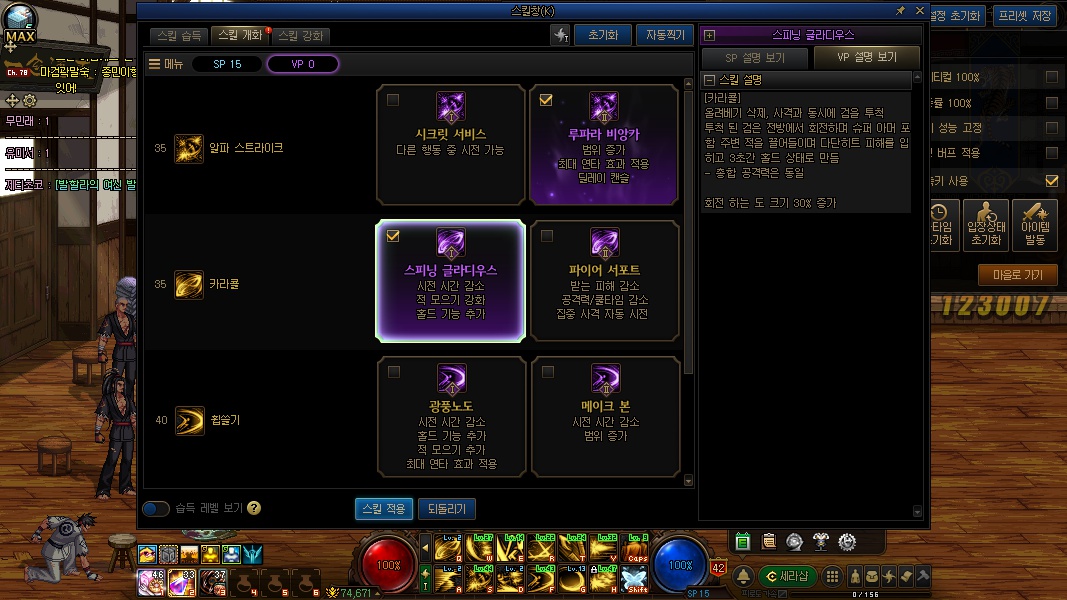Screen dimensions: 1067x600
Task: Revert changes using the 되돌리기 button
Action: [446, 509]
